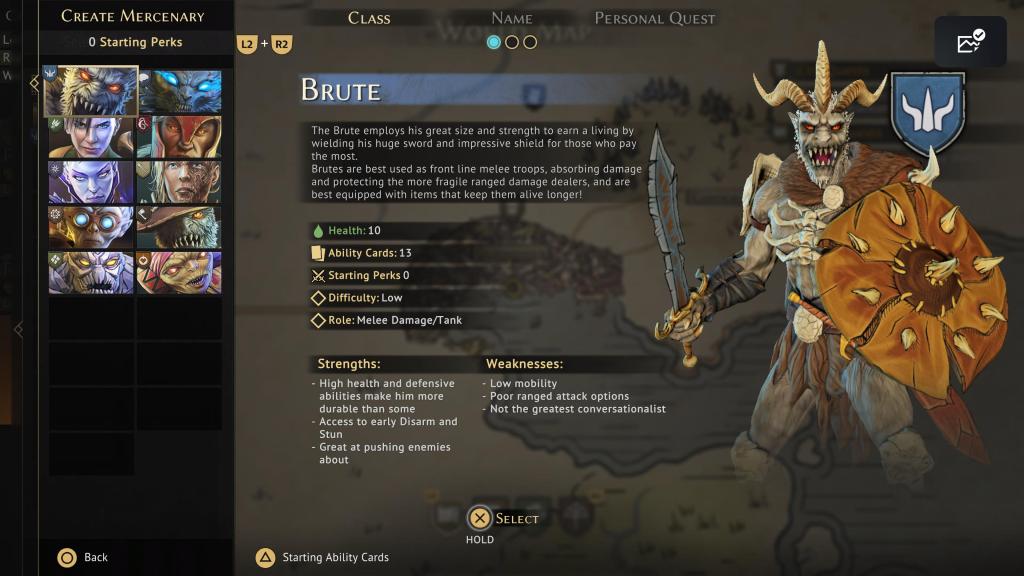Pick the goggle-wearing Tinkerer portrait
The image size is (1024, 576).
pos(91,227)
